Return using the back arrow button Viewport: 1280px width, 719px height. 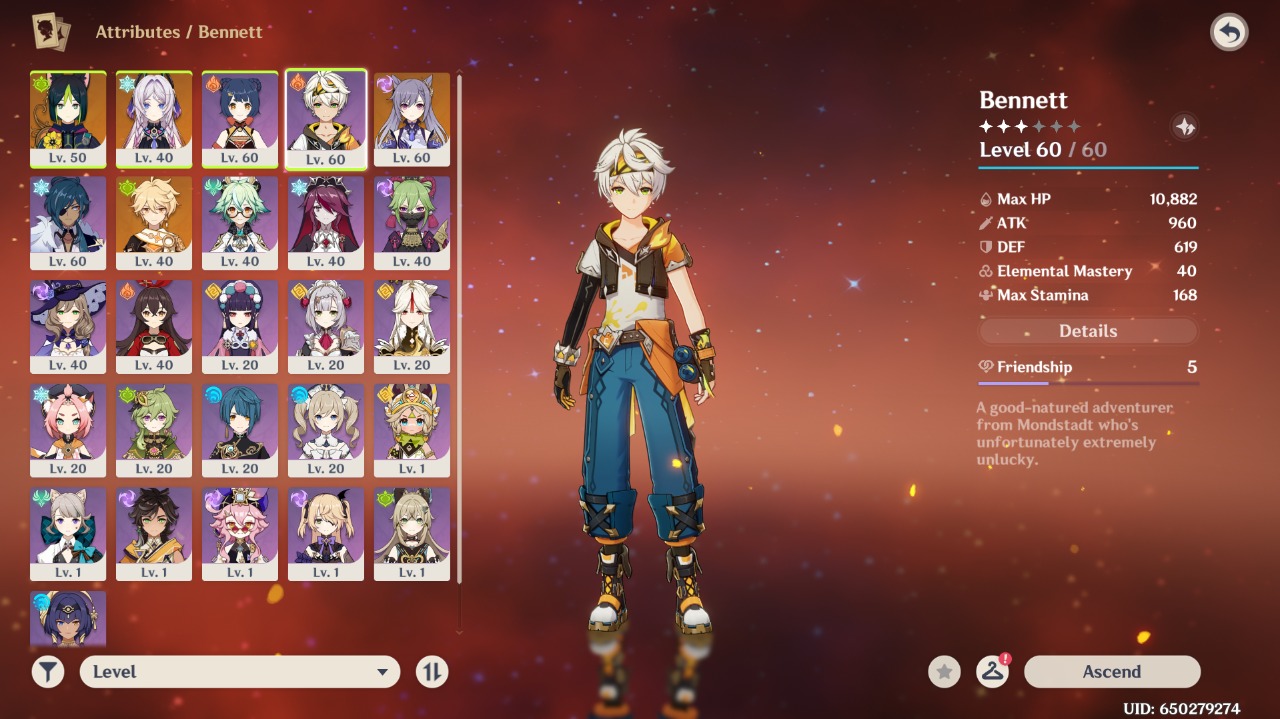(1229, 33)
